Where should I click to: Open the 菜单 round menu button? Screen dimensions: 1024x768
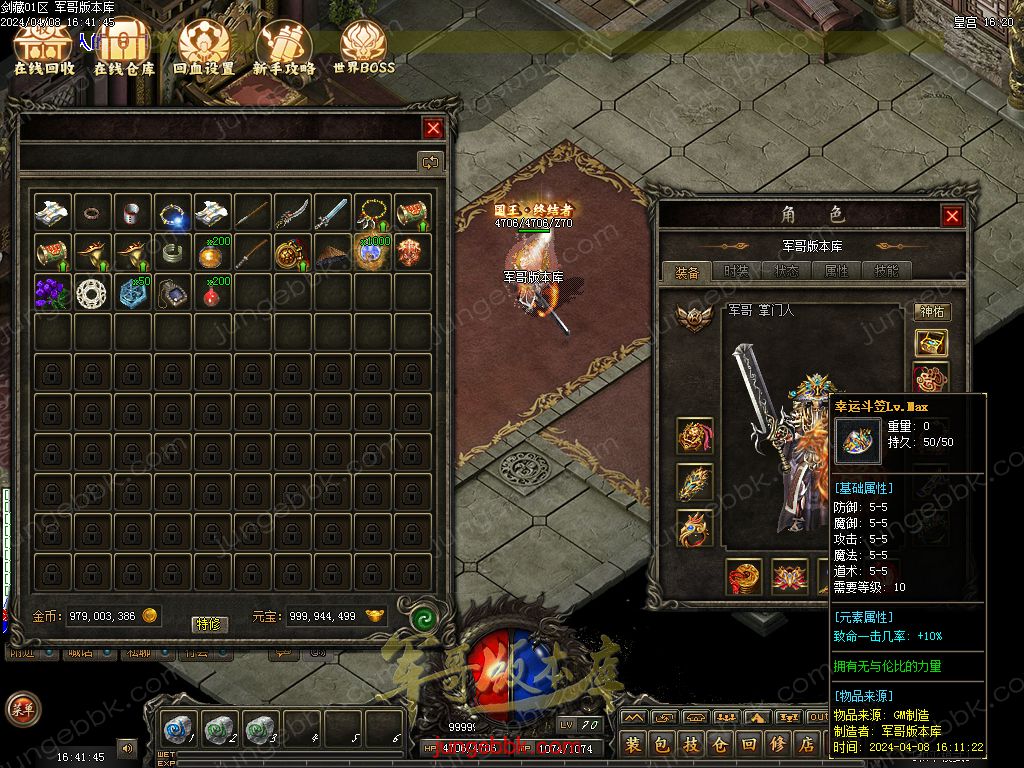coord(21,709)
